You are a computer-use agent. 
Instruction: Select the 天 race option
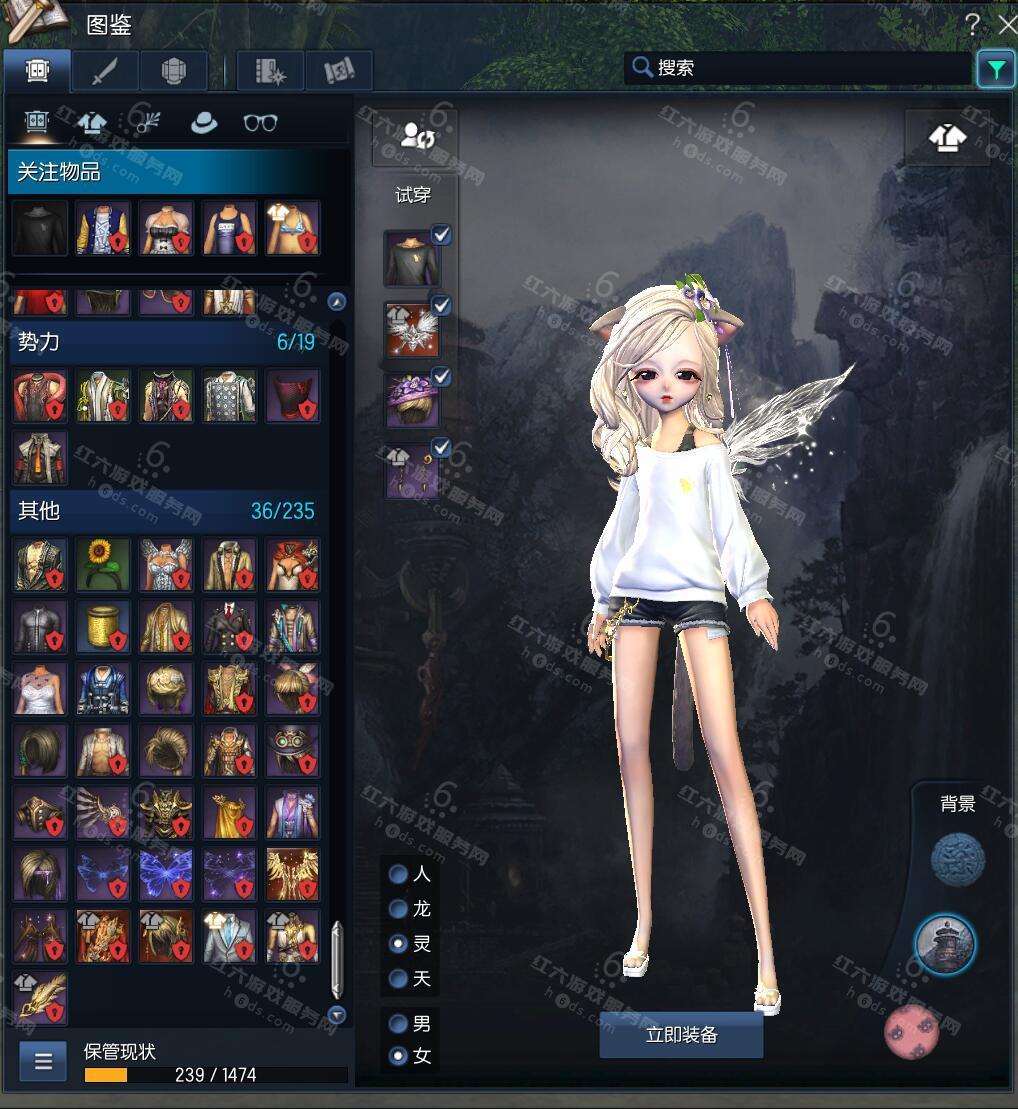pos(399,978)
